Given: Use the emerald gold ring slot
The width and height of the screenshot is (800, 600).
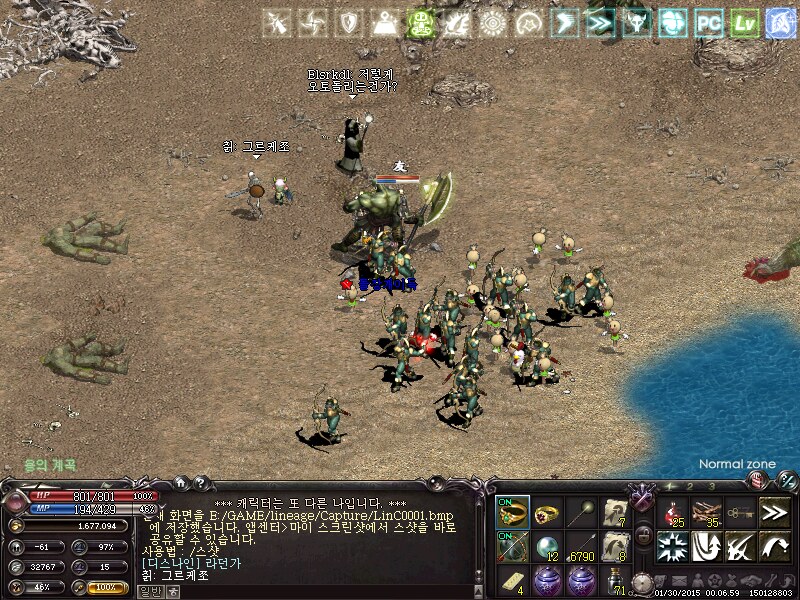Looking at the screenshot, I should coord(513,512).
